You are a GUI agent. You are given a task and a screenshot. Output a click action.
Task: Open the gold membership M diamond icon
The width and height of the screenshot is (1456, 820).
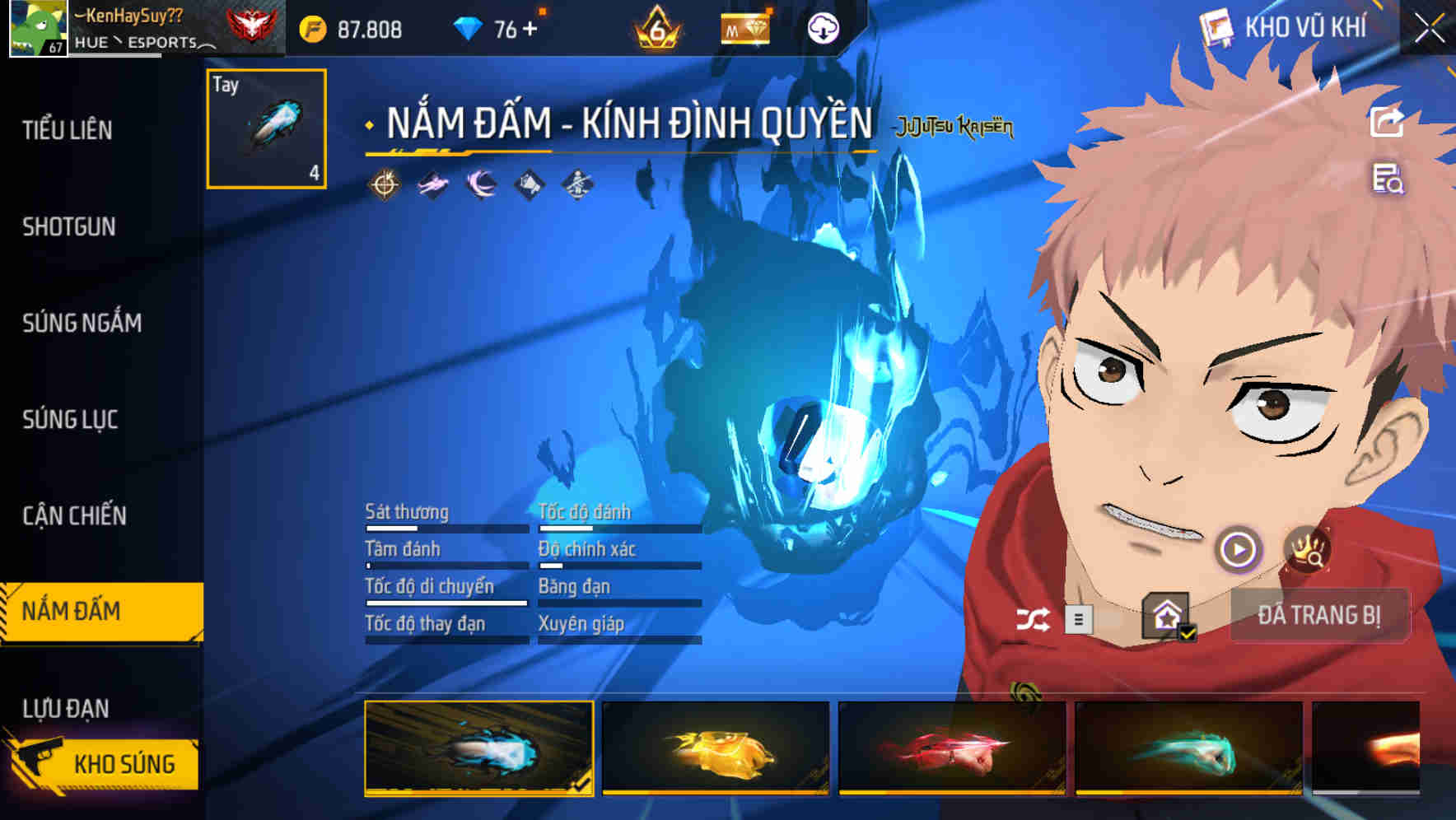744,27
